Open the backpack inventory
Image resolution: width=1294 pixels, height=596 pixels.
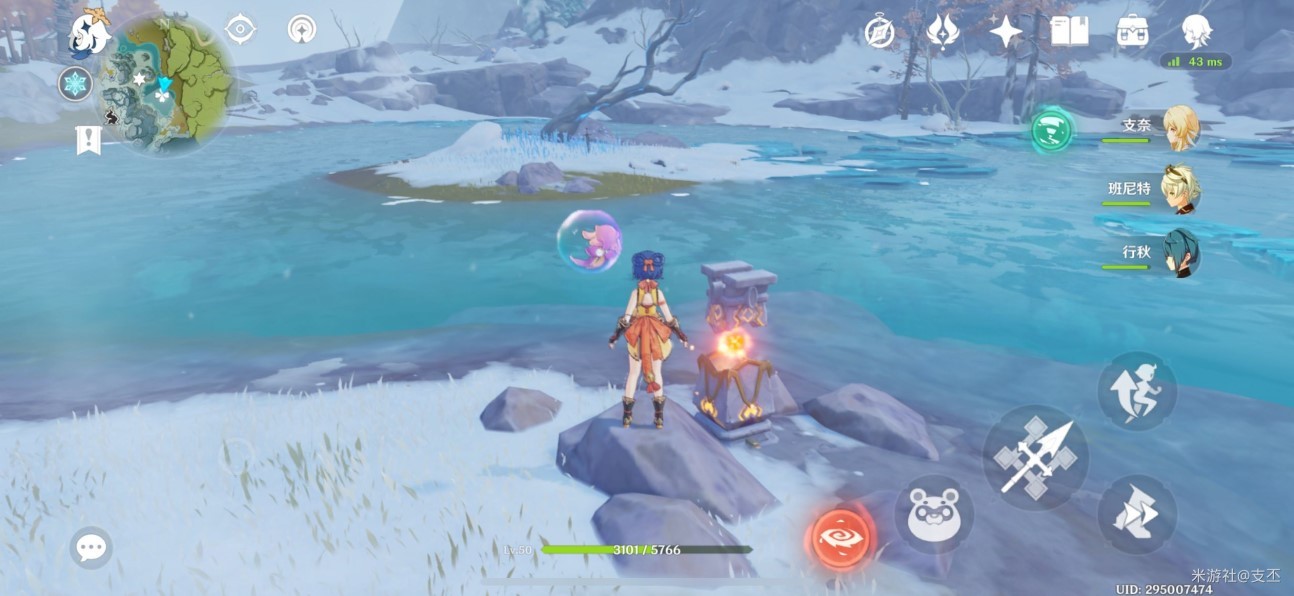click(x=1132, y=32)
